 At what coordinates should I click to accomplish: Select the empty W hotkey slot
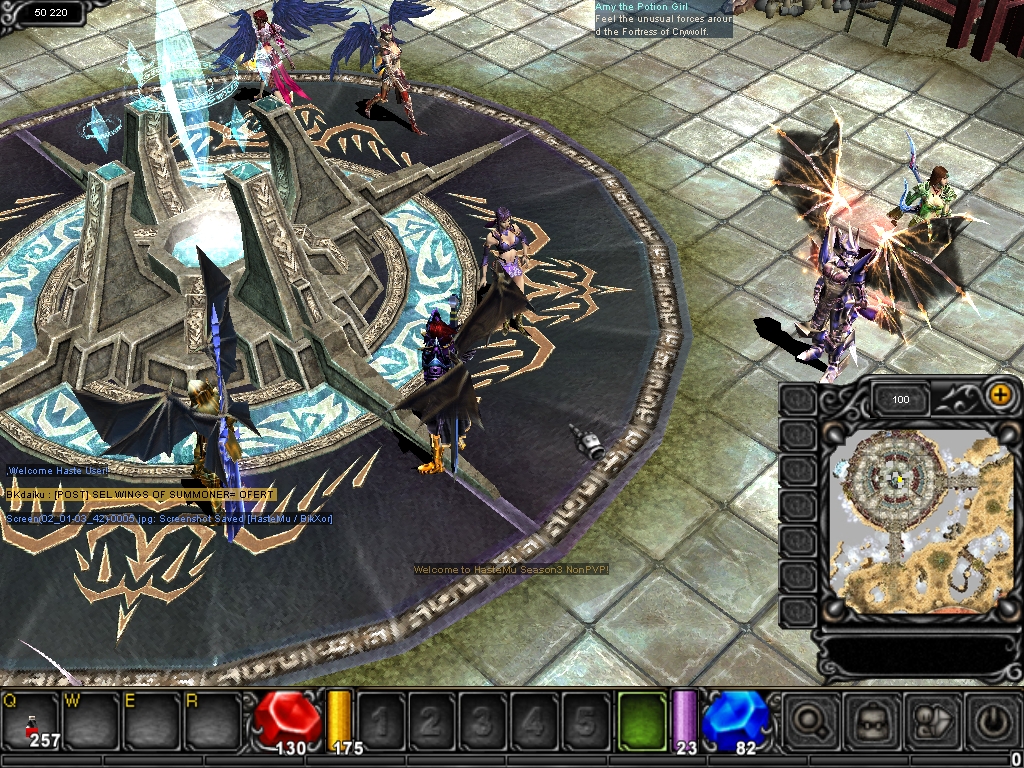pyautogui.click(x=90, y=719)
